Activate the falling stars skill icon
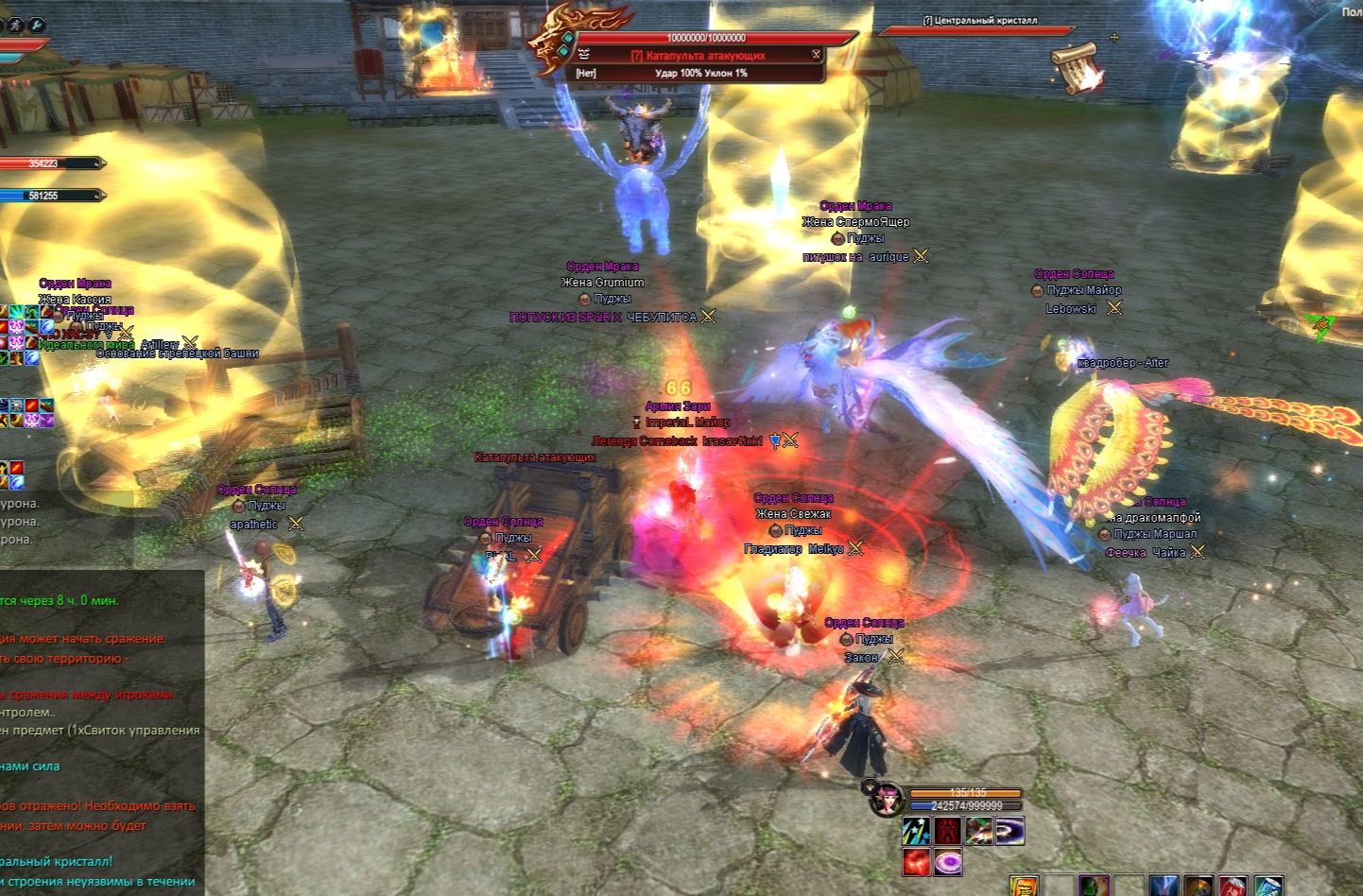Image resolution: width=1363 pixels, height=896 pixels. pos(916,831)
